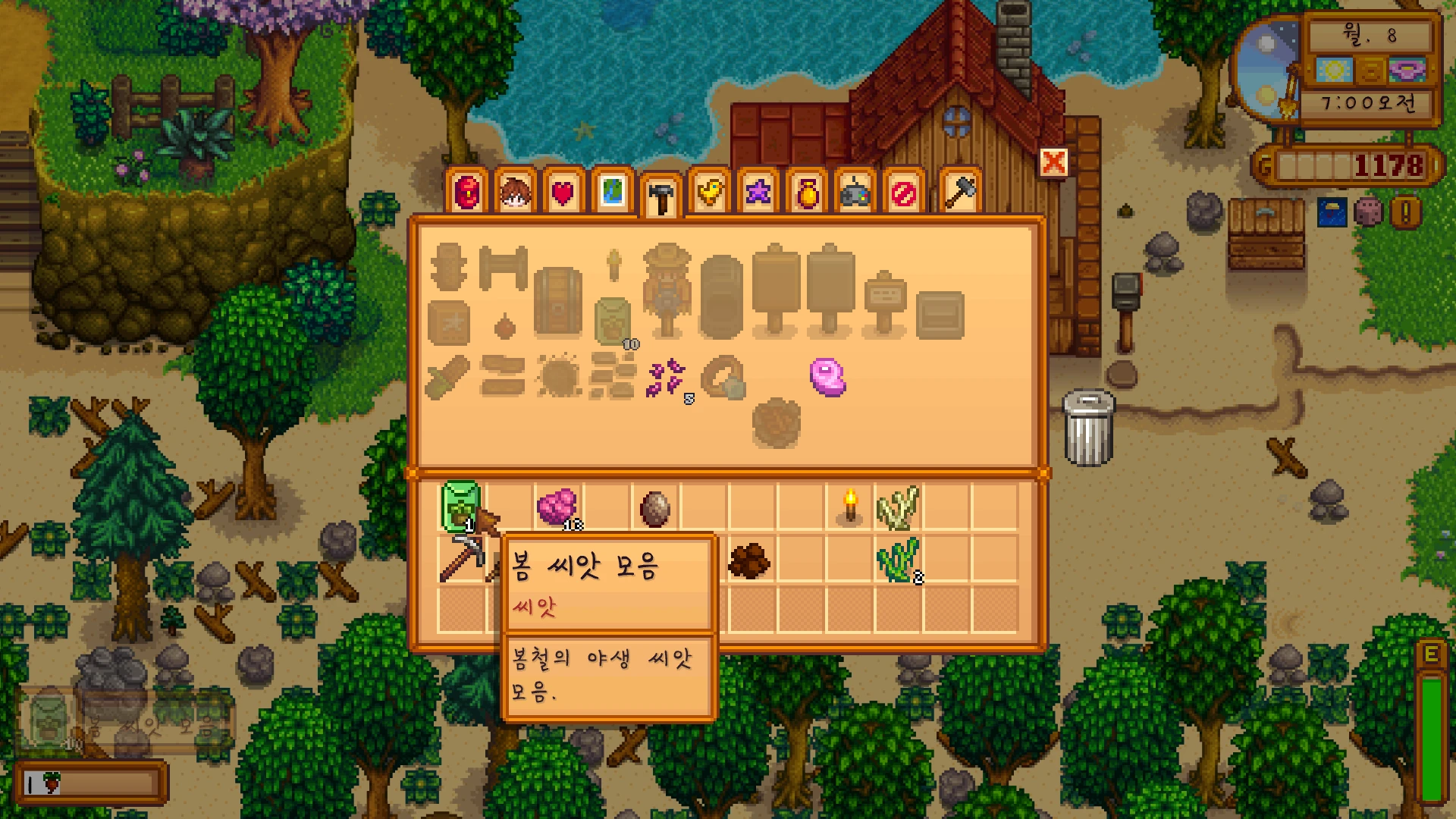Select the green spring seeds packet slot
Image resolution: width=1456 pixels, height=819 pixels.
tap(461, 506)
